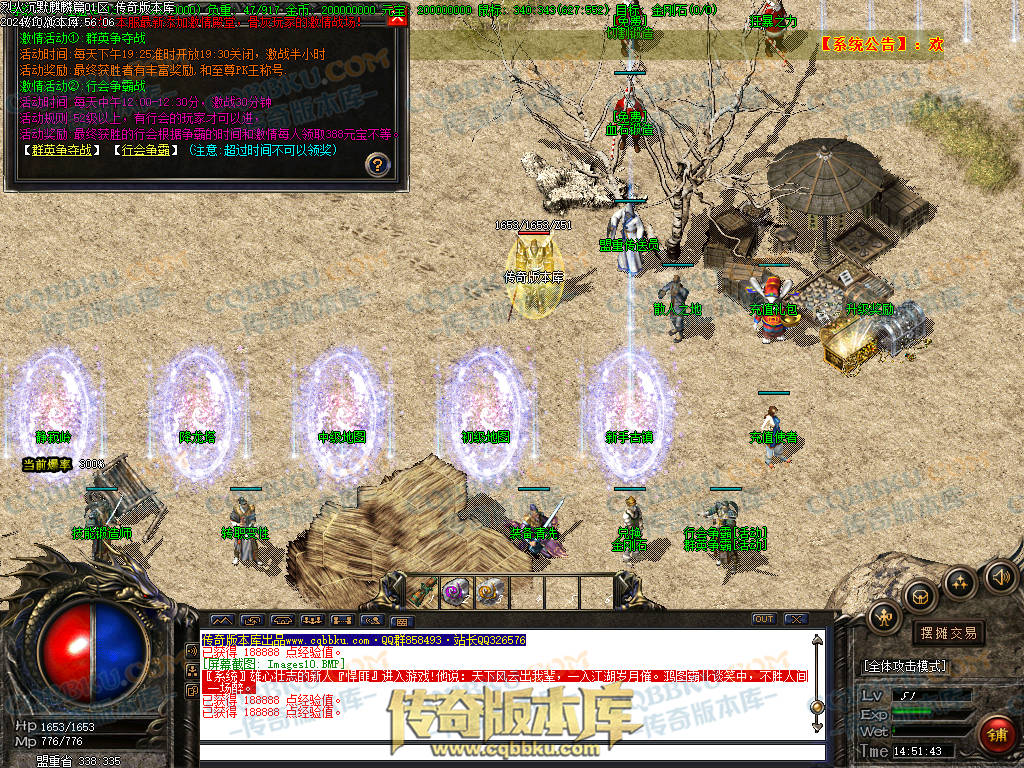This screenshot has height=768, width=1024.
Task: Toggle sound with the speaker icon
Action: 1000,576
